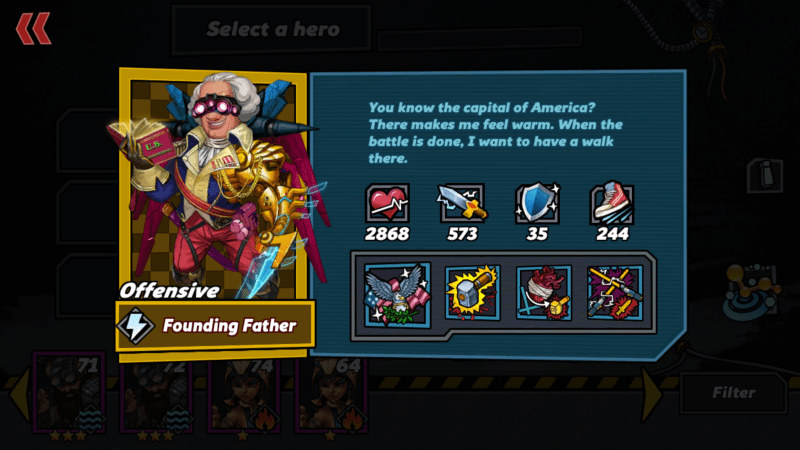Pick the level 74 hero thumbnail
Screen dimensions: 800x450
pyautogui.click(x=243, y=393)
